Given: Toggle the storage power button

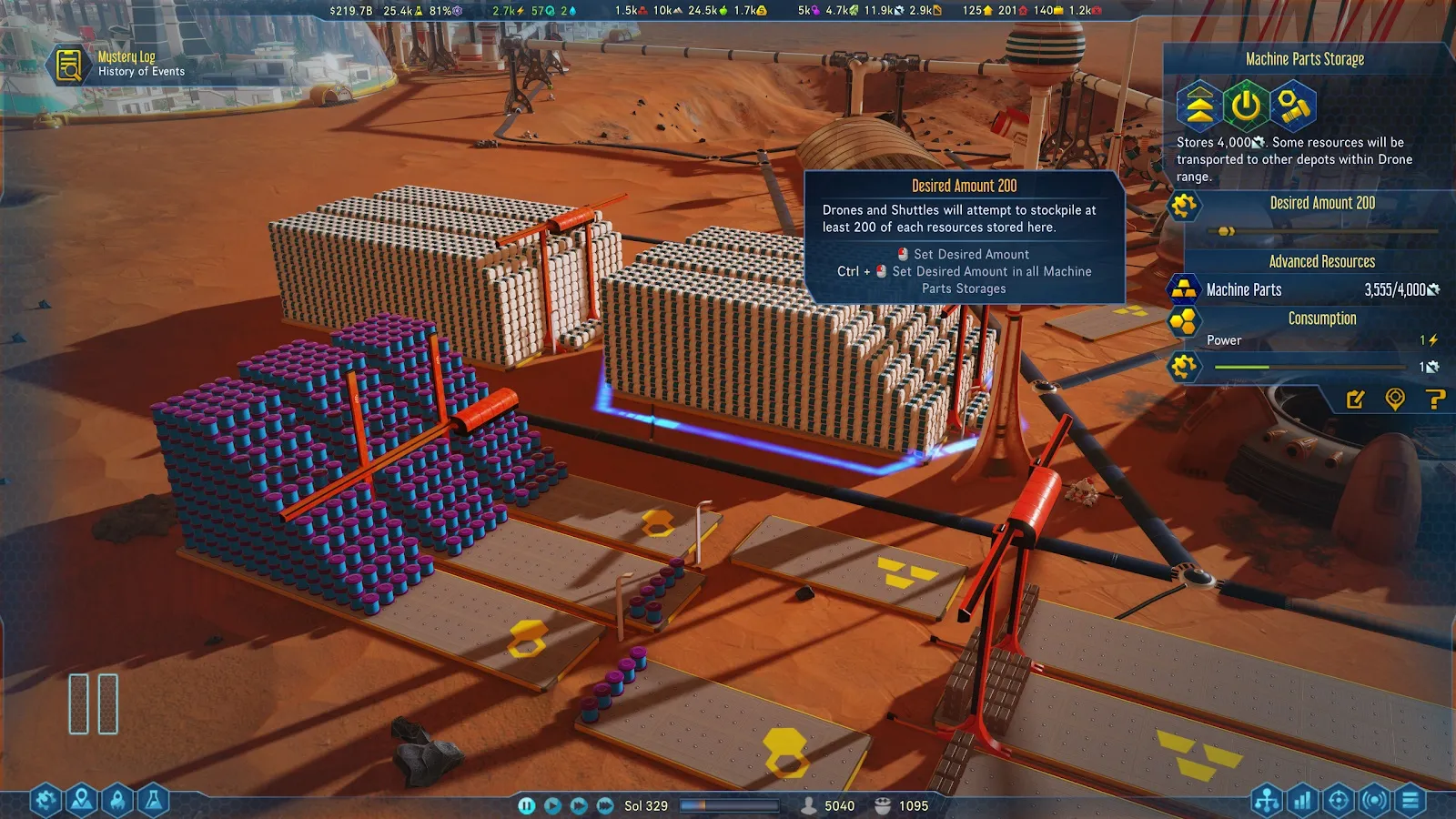Looking at the screenshot, I should pos(1246,106).
